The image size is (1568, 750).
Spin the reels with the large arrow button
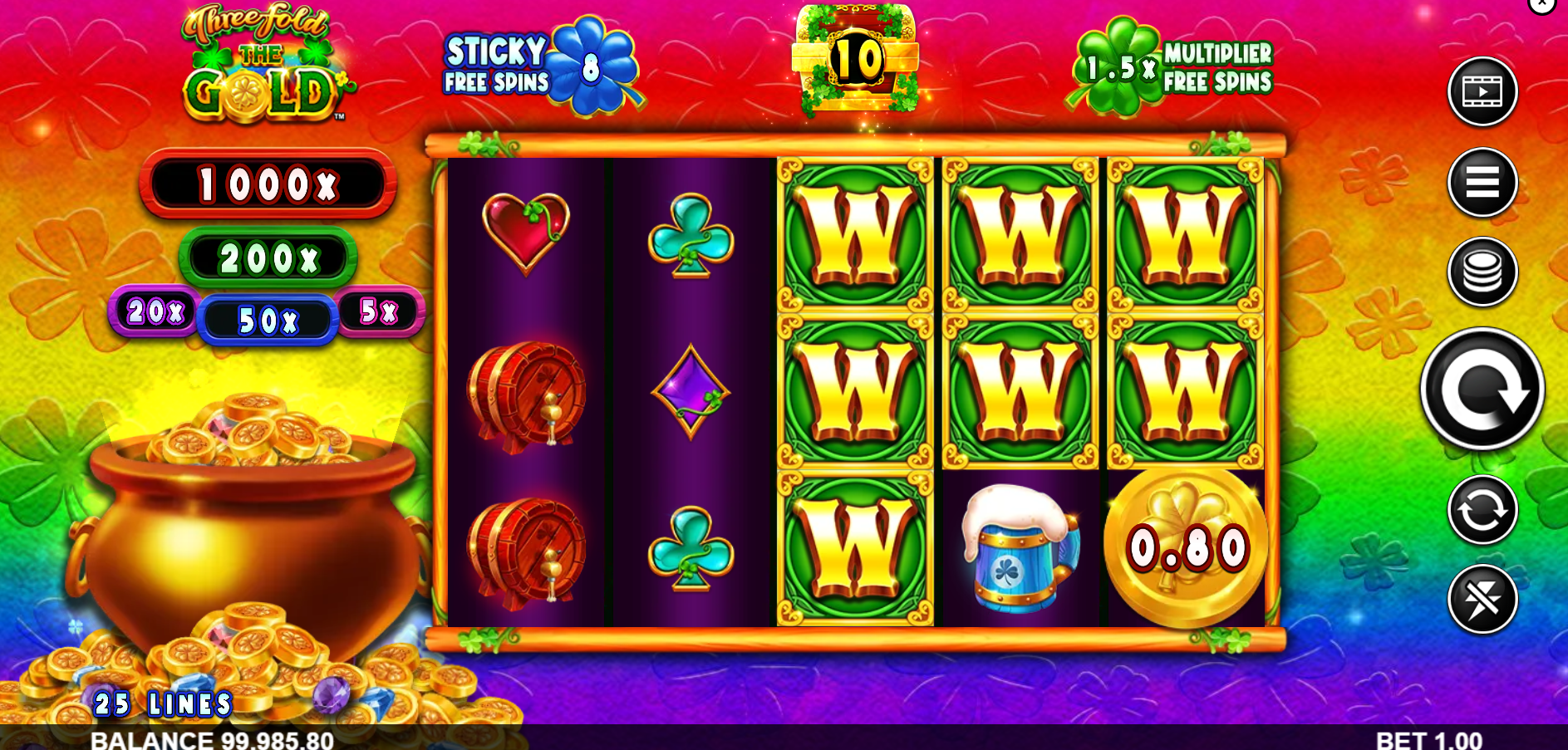point(1482,390)
